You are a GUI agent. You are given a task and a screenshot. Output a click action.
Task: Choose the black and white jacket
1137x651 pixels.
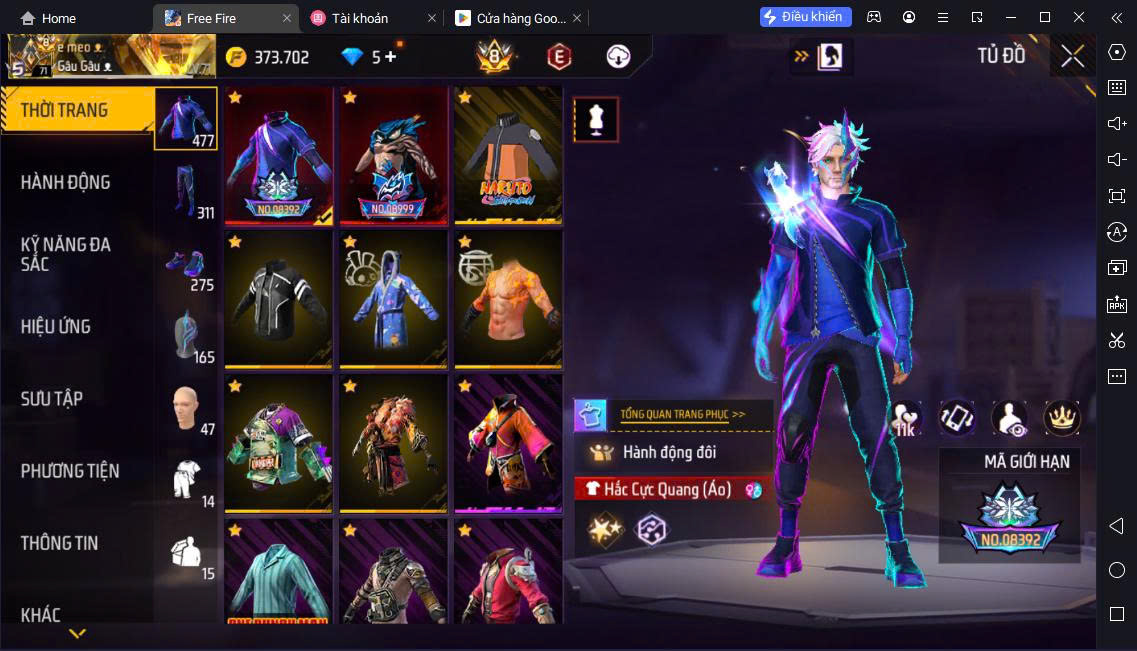(x=278, y=299)
